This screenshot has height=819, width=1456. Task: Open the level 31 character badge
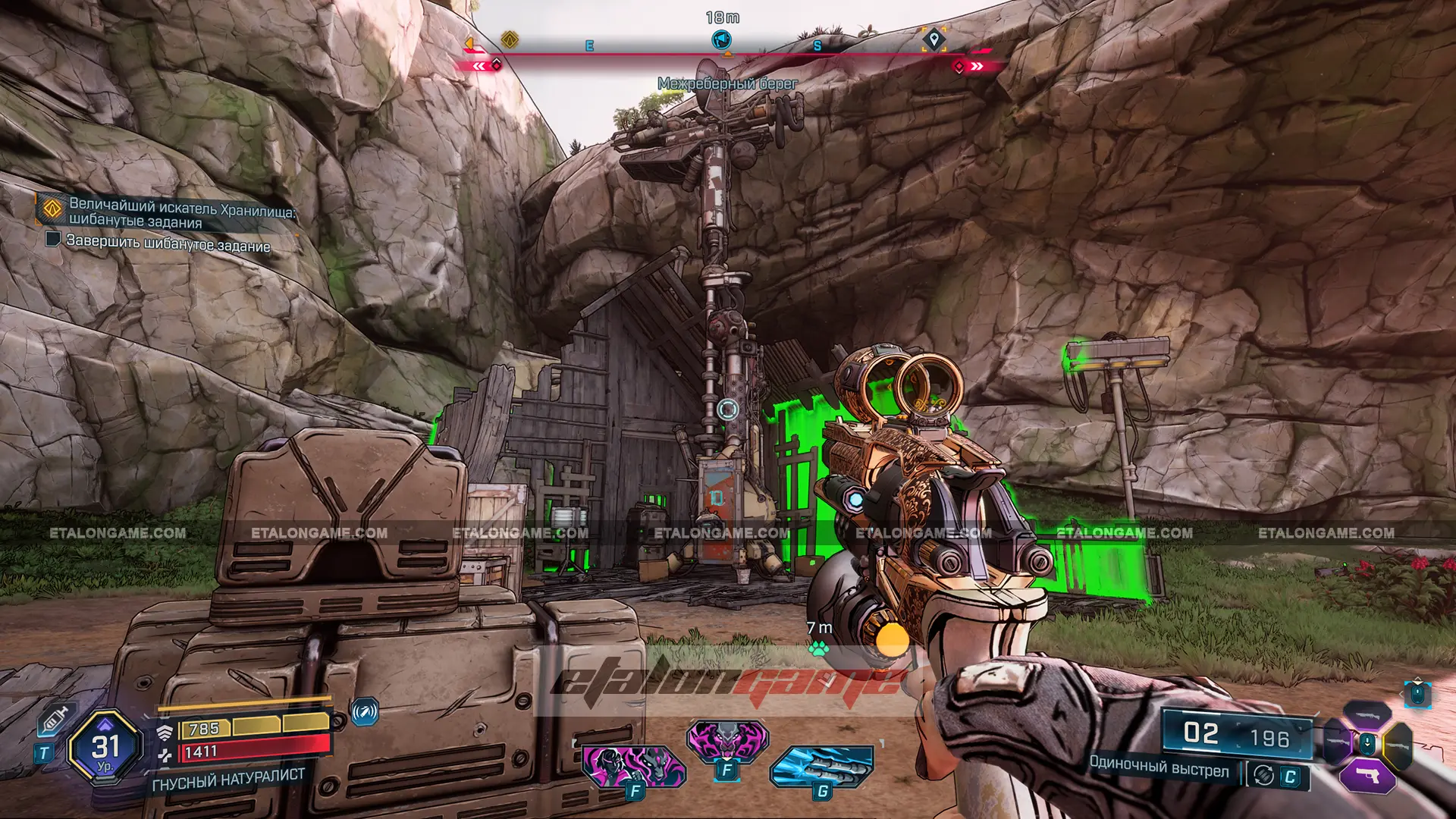[105, 748]
